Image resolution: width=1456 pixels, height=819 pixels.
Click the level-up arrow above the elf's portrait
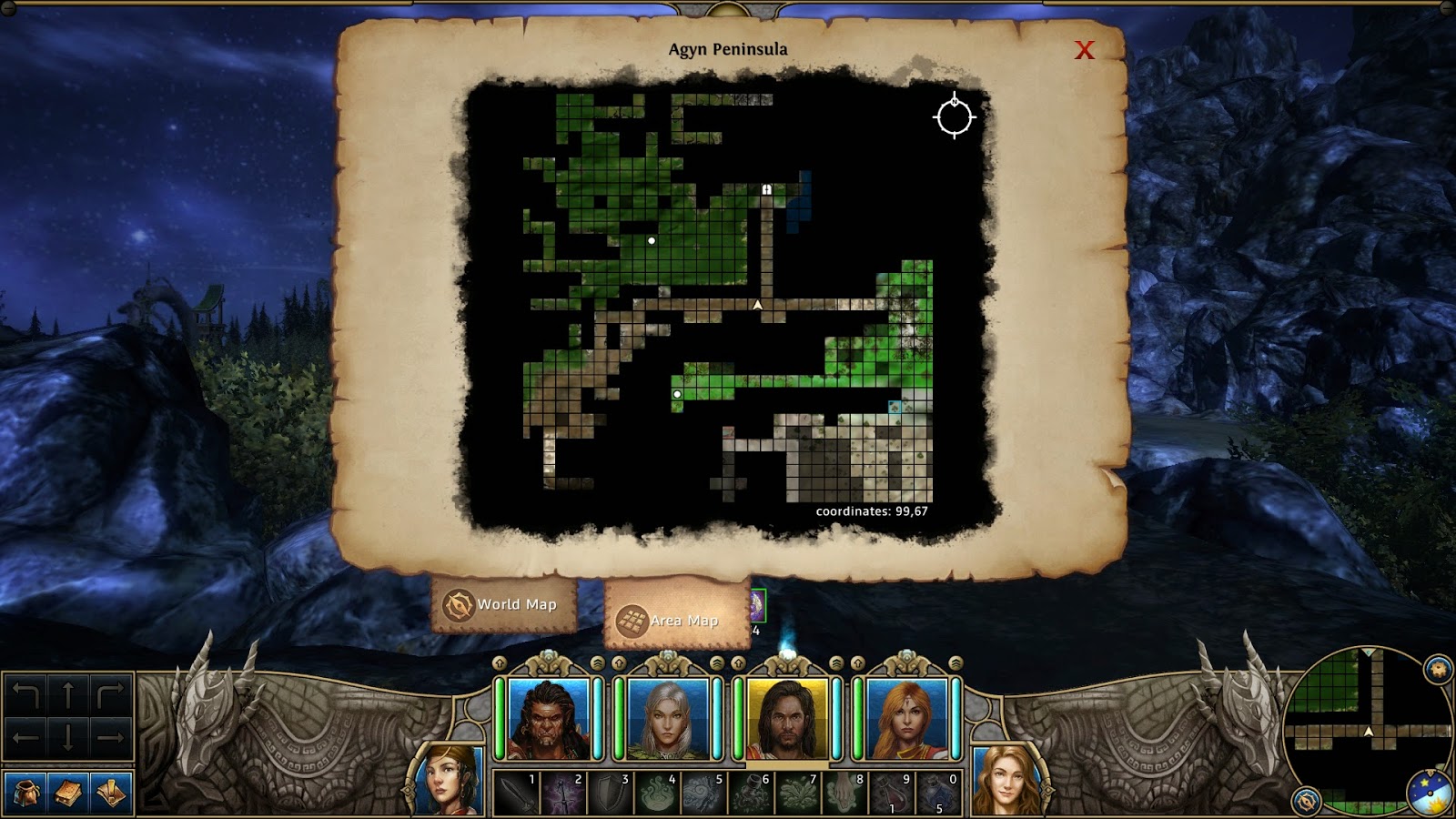click(x=618, y=664)
